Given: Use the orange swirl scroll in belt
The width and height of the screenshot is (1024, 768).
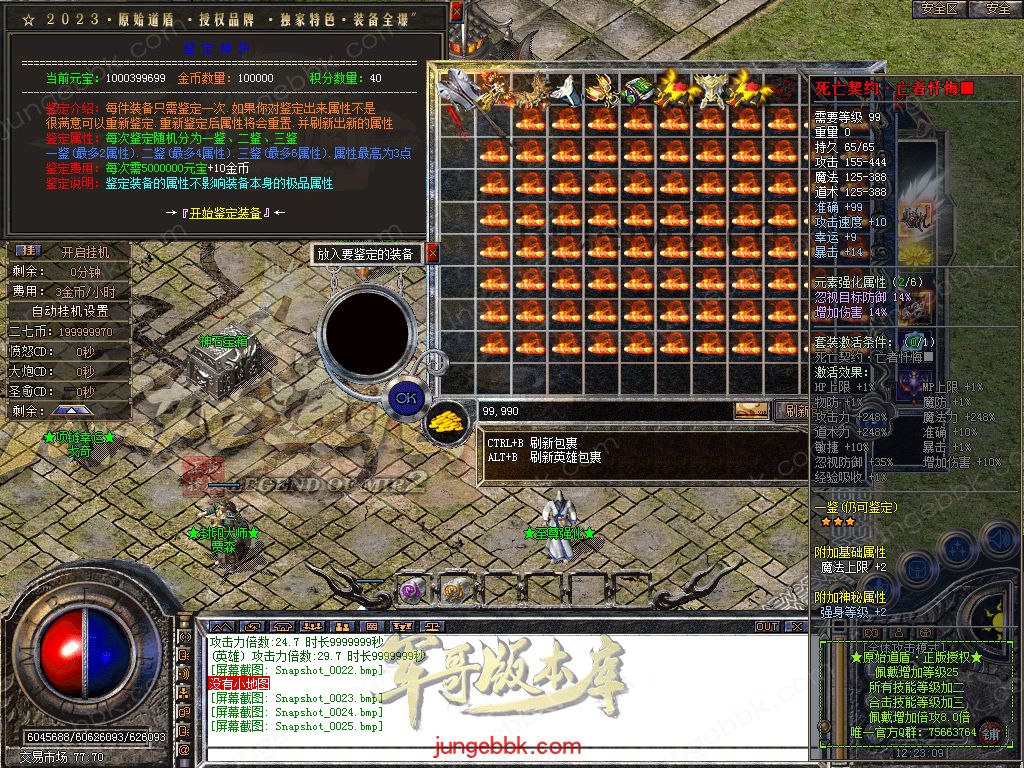Looking at the screenshot, I should coord(455,589).
